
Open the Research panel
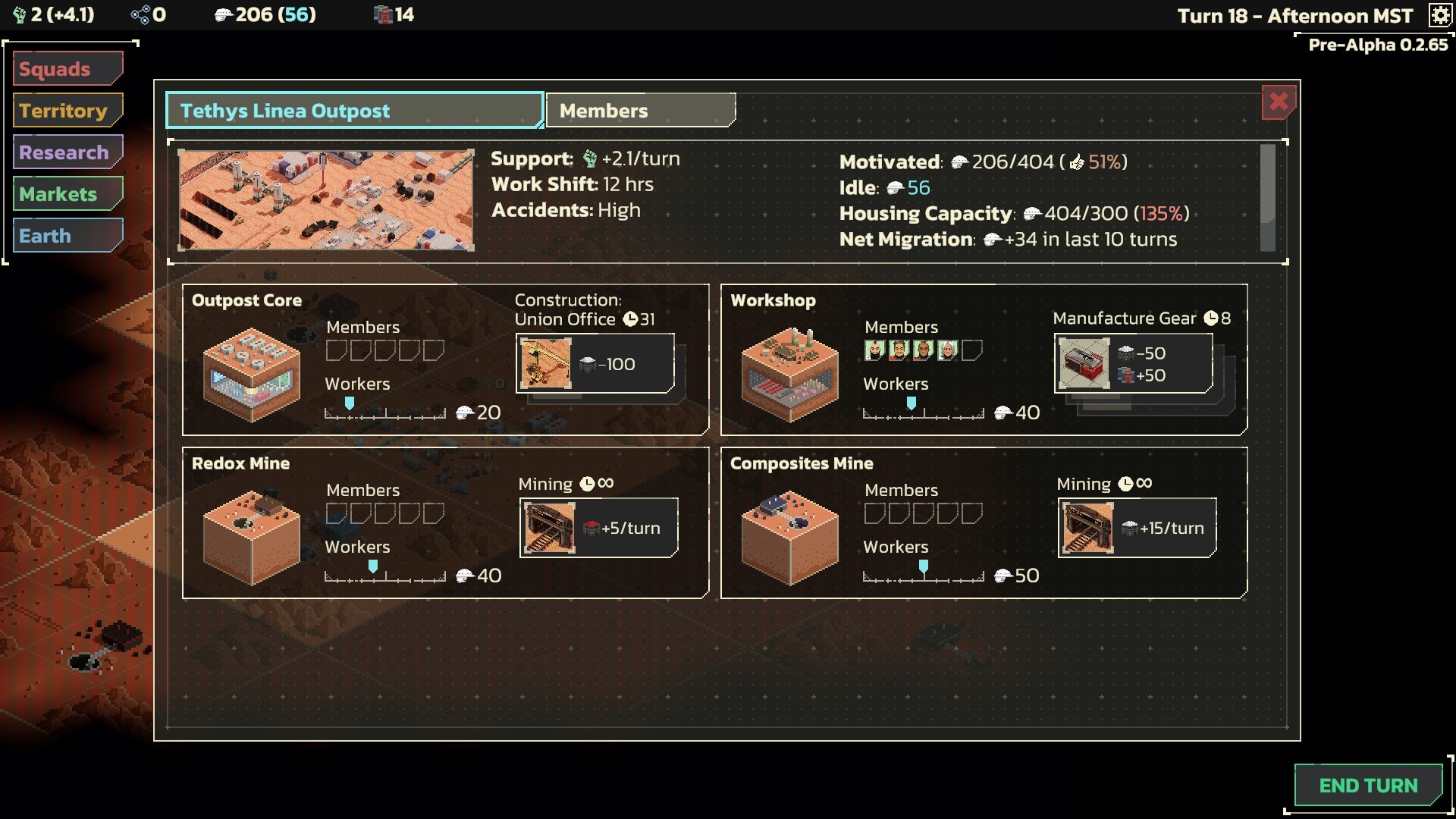67,152
